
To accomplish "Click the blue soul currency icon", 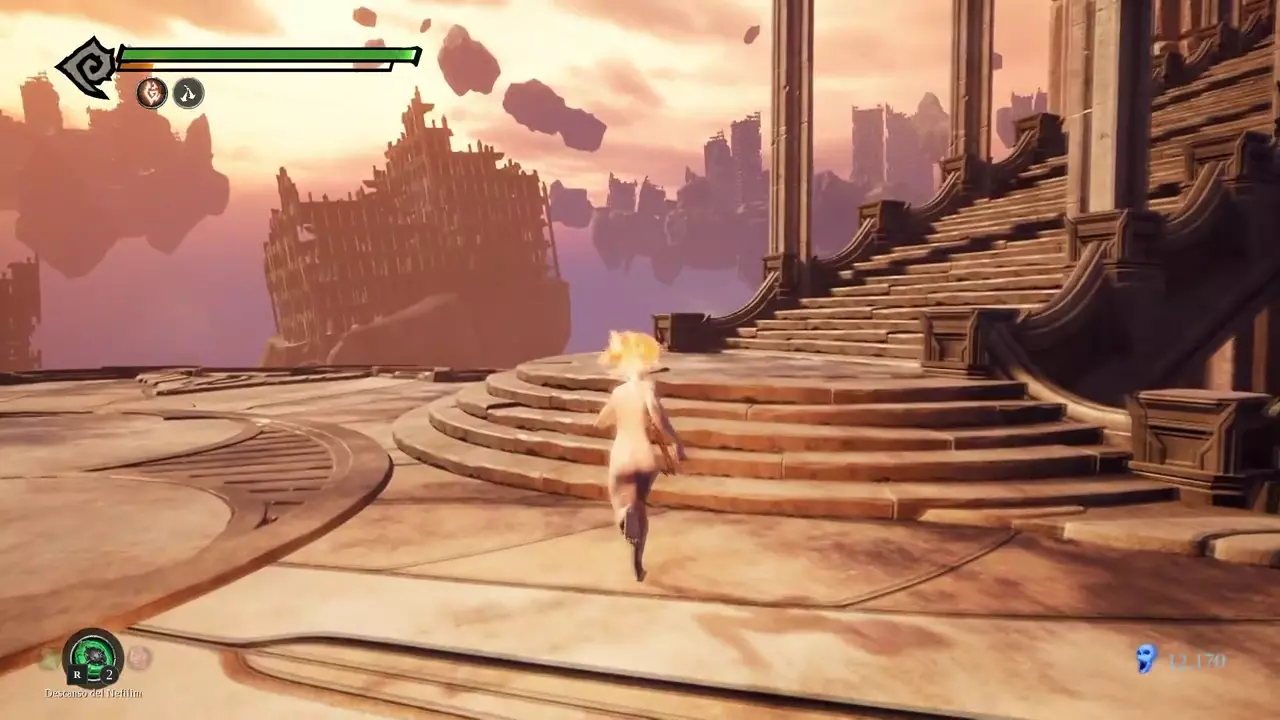I will [x=1146, y=659].
